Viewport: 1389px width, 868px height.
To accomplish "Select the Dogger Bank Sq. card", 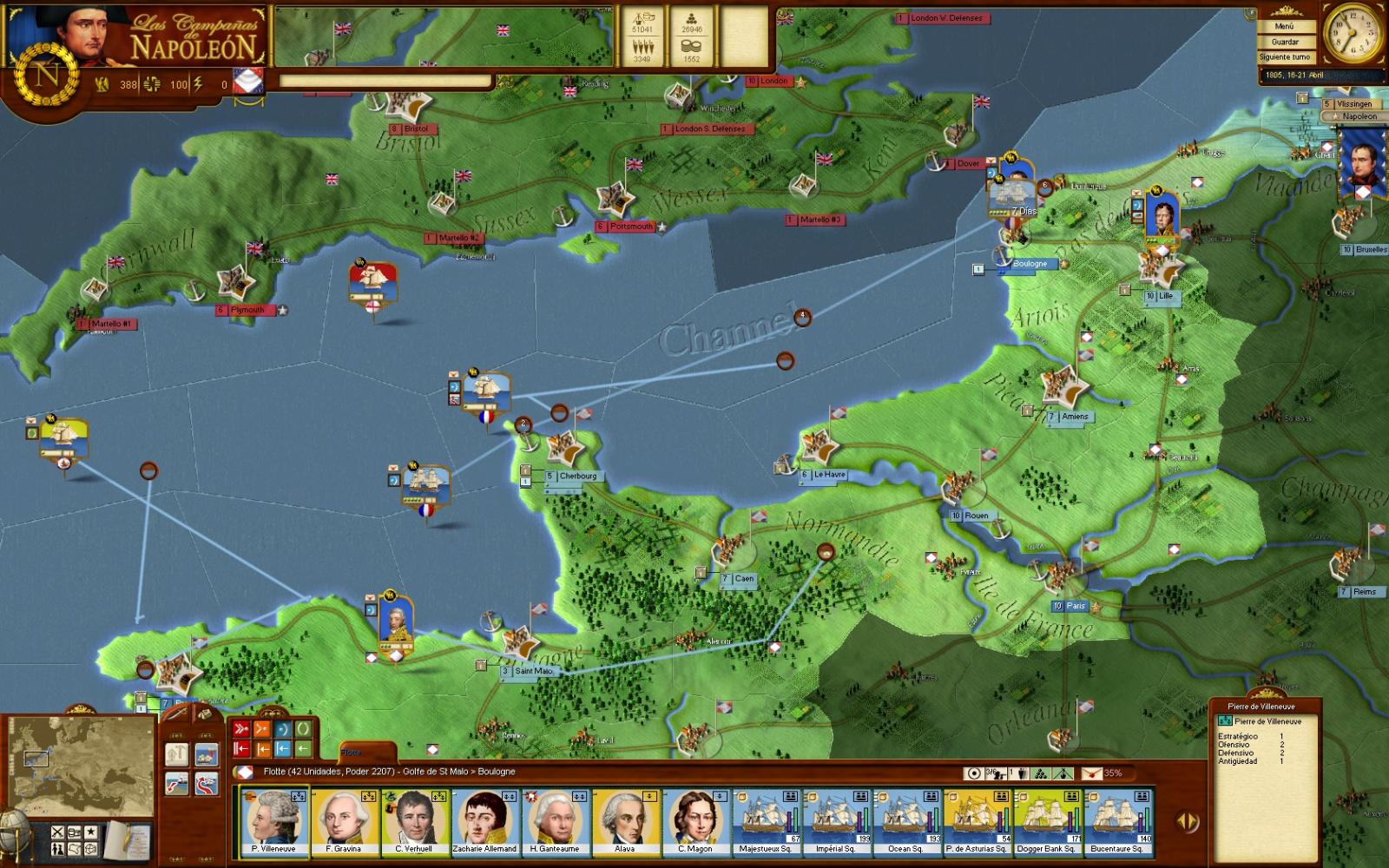I will (1047, 821).
